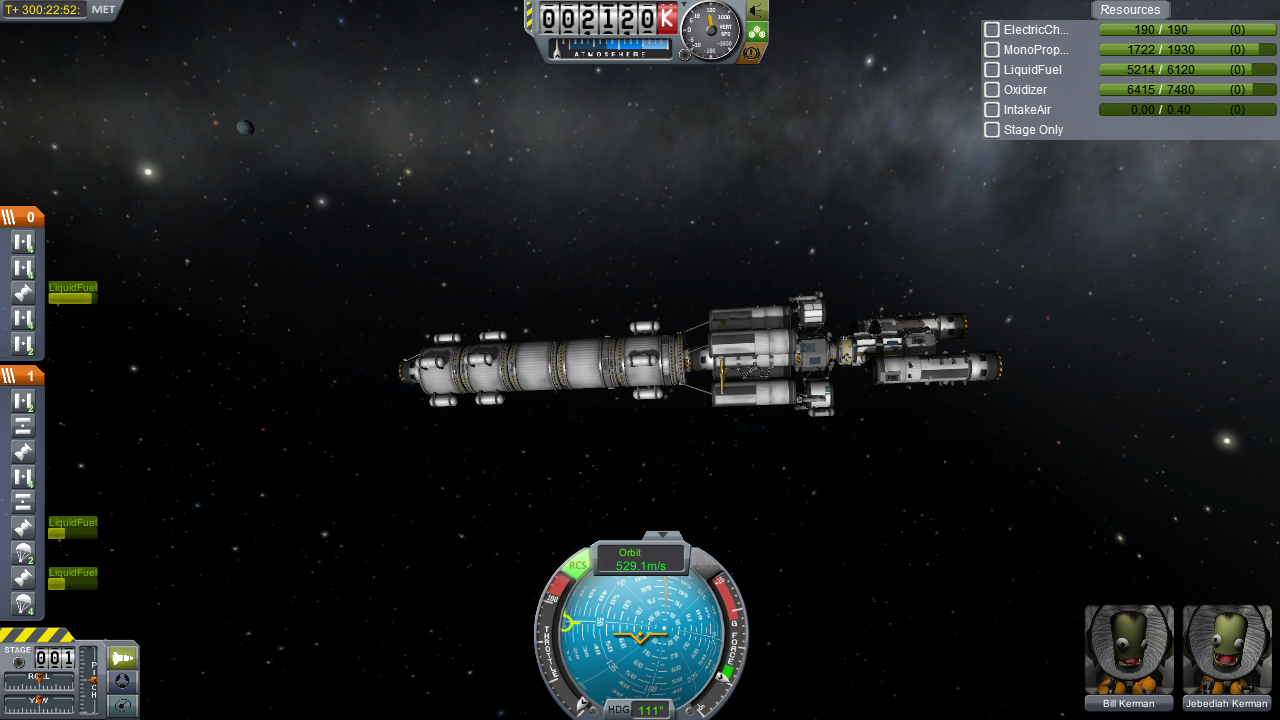
Task: Select Jebediah Kerman's crew portrait
Action: point(1227,650)
